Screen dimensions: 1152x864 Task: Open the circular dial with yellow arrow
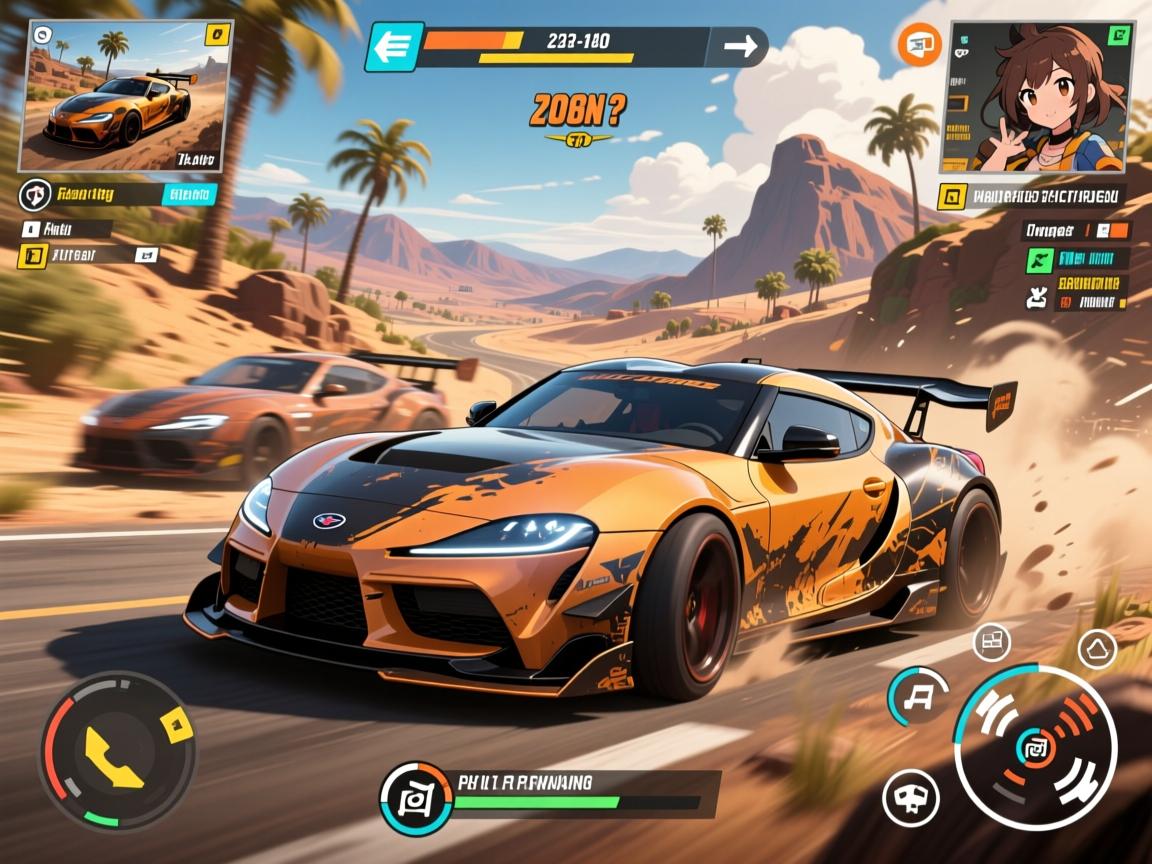coord(117,750)
